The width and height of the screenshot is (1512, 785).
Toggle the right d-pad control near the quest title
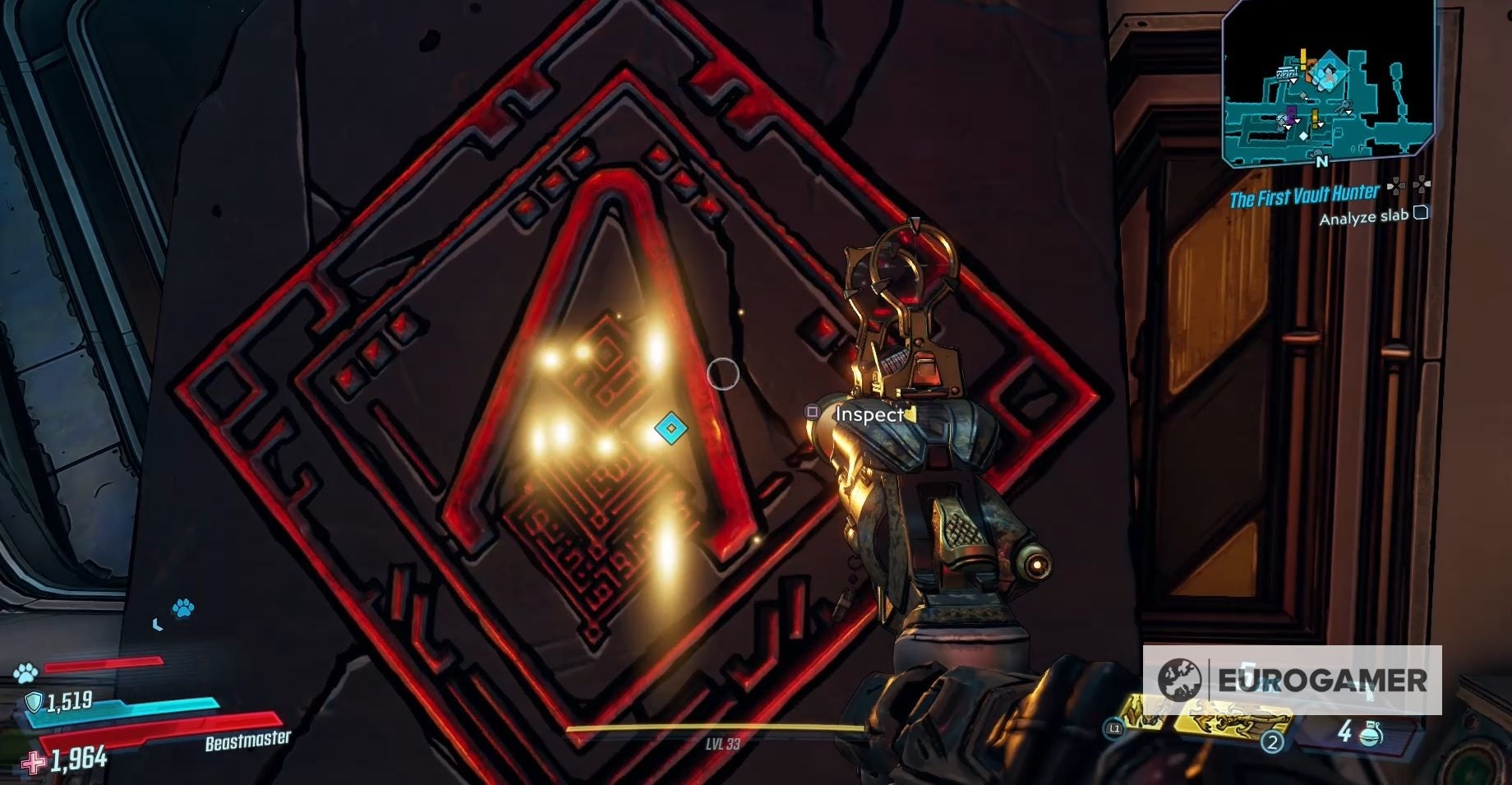point(1424,184)
